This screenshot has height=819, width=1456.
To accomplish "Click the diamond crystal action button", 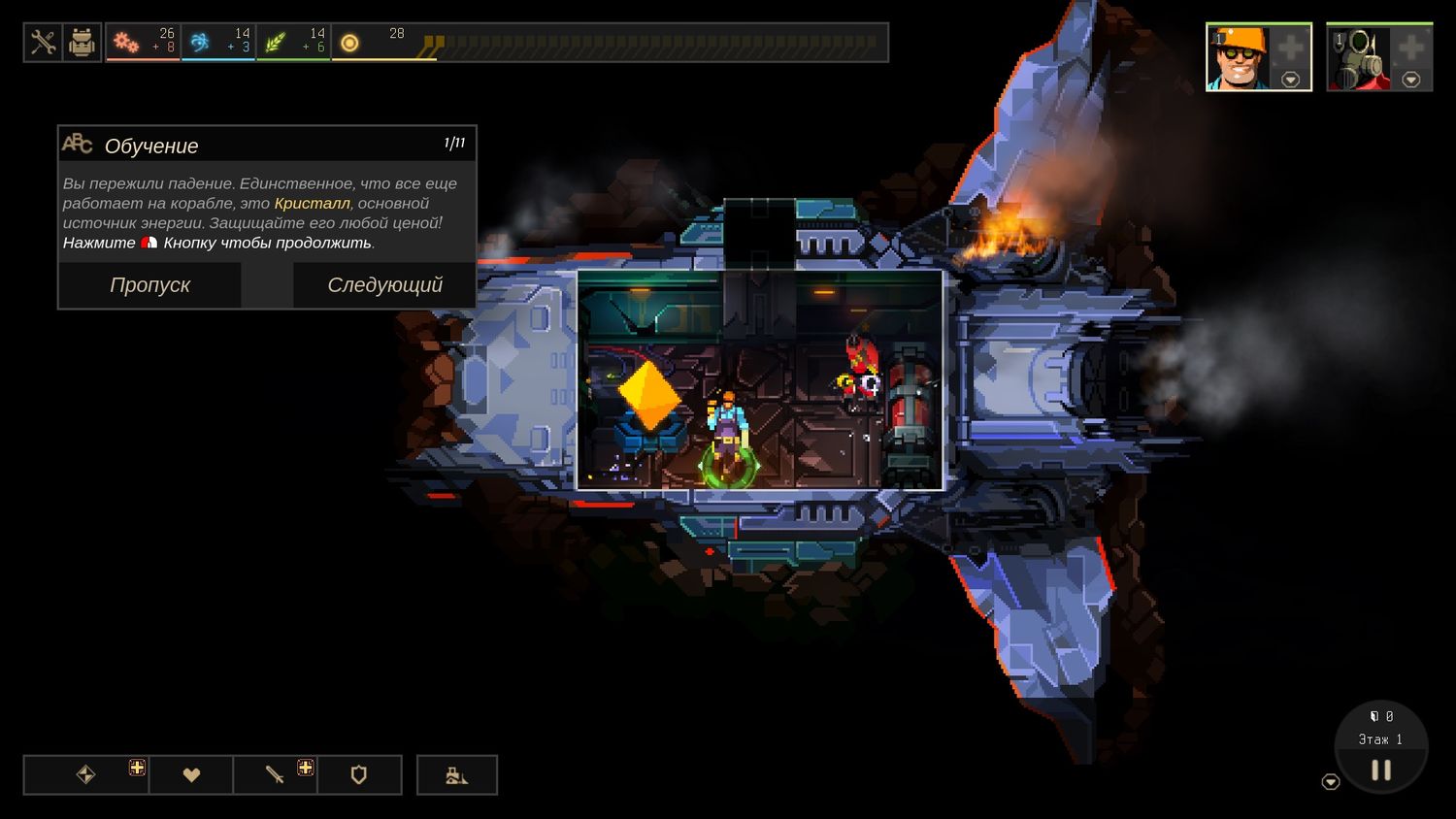I will pyautogui.click(x=86, y=774).
